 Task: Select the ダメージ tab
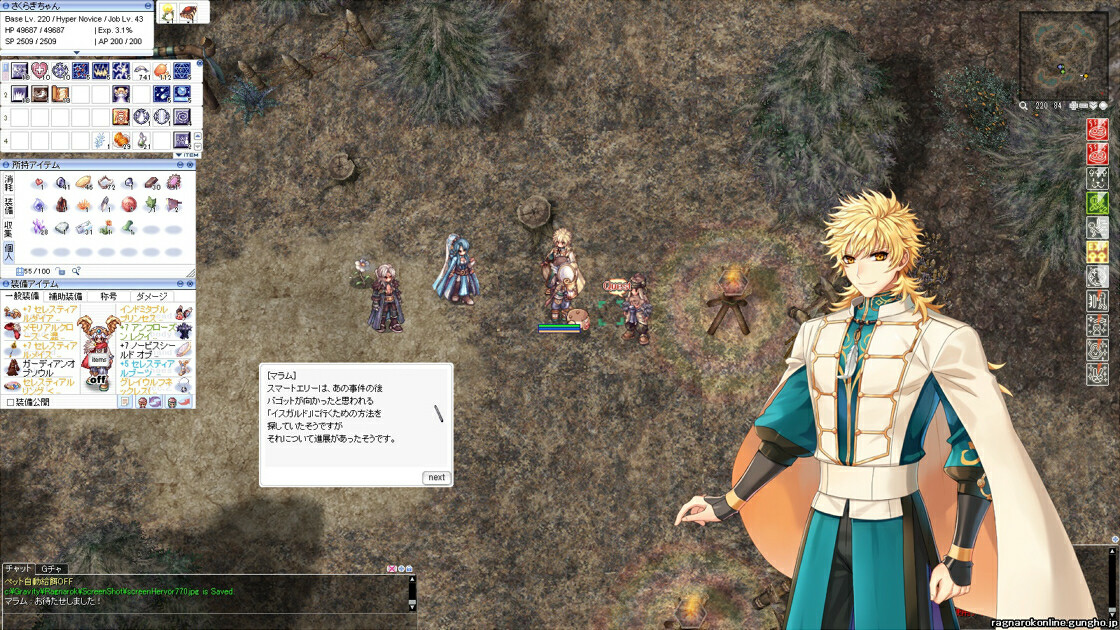pyautogui.click(x=151, y=296)
